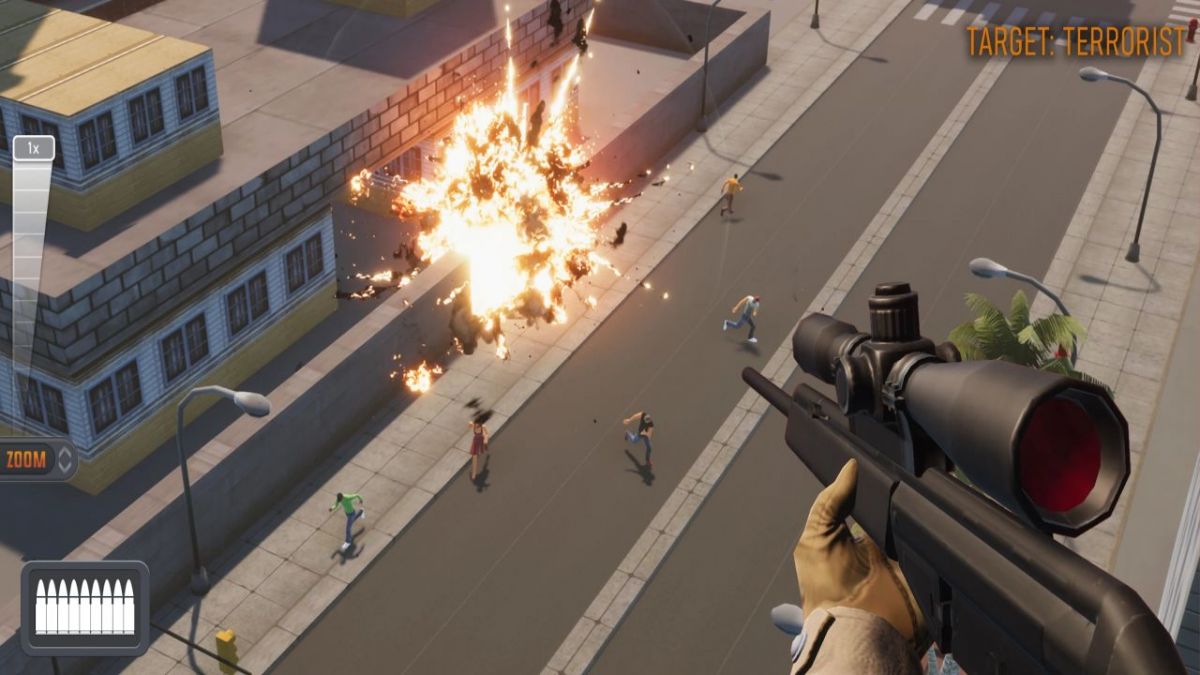Click the 1x zoom slider handle

pos(33,149)
